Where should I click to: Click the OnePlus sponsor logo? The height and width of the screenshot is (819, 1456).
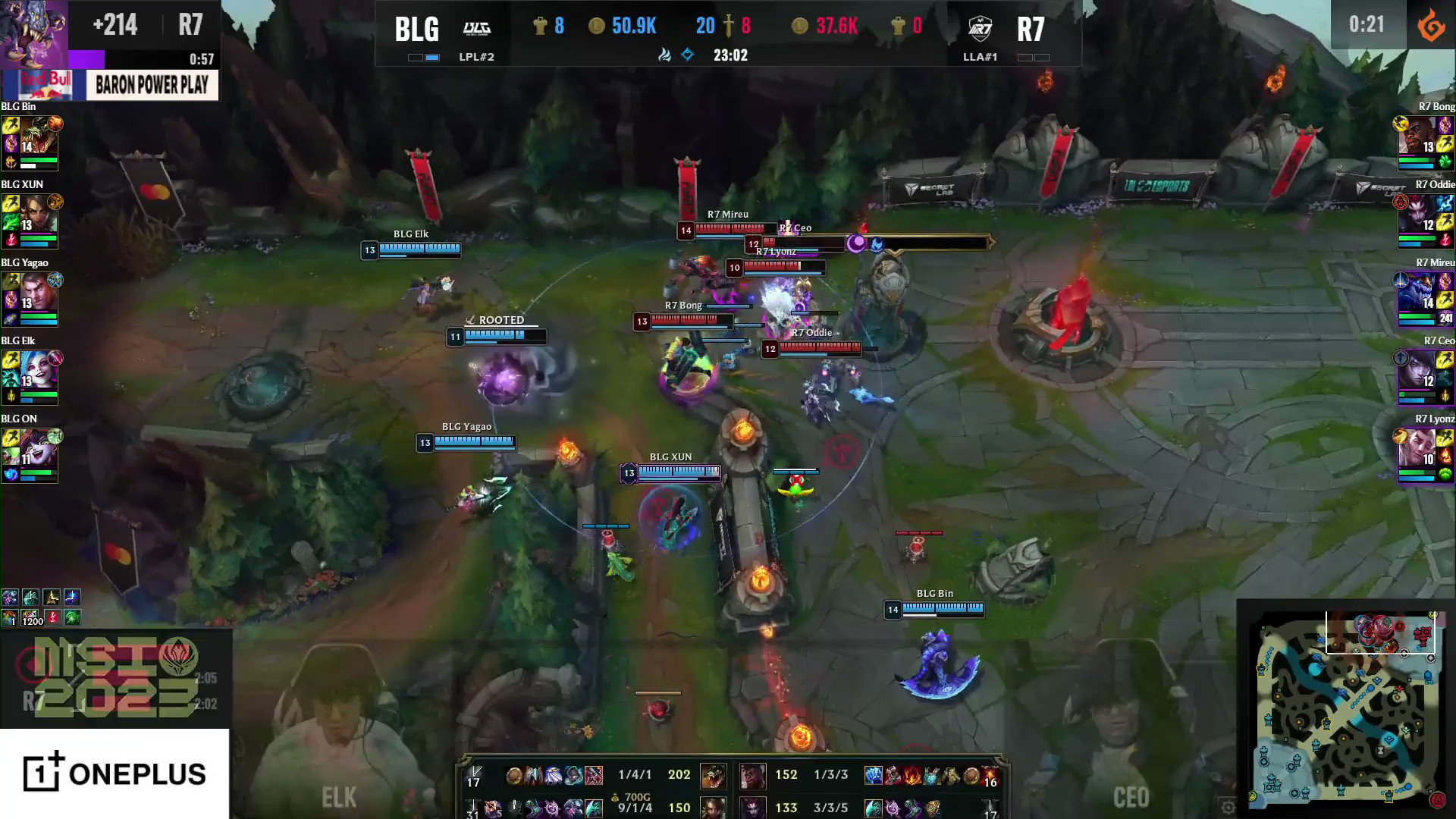[114, 775]
